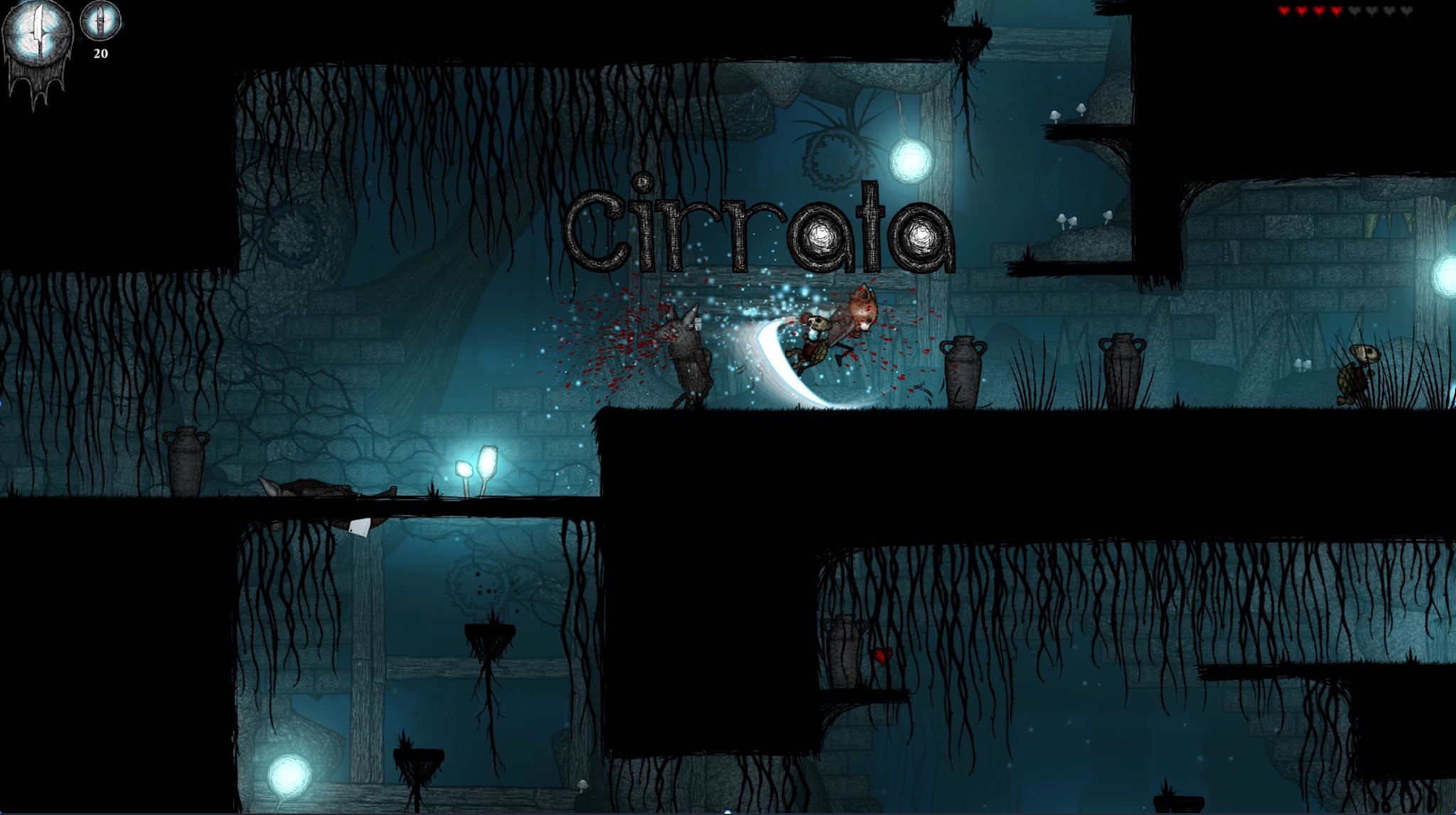Click the red heart pickup on the platform
Image resolution: width=1456 pixels, height=815 pixels.
882,657
